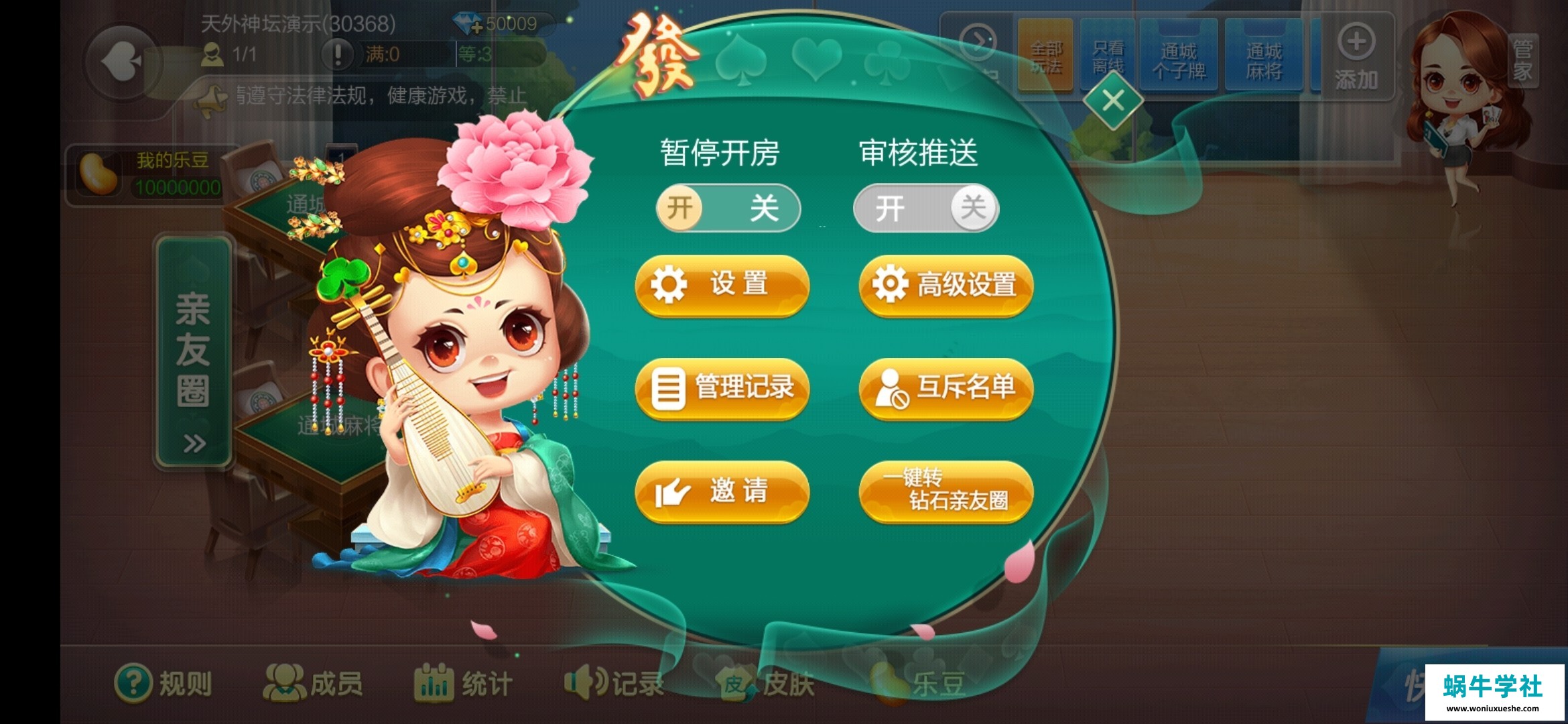This screenshot has height=724, width=1568.
Task: Collapse panel using the X button
Action: pos(1112,99)
